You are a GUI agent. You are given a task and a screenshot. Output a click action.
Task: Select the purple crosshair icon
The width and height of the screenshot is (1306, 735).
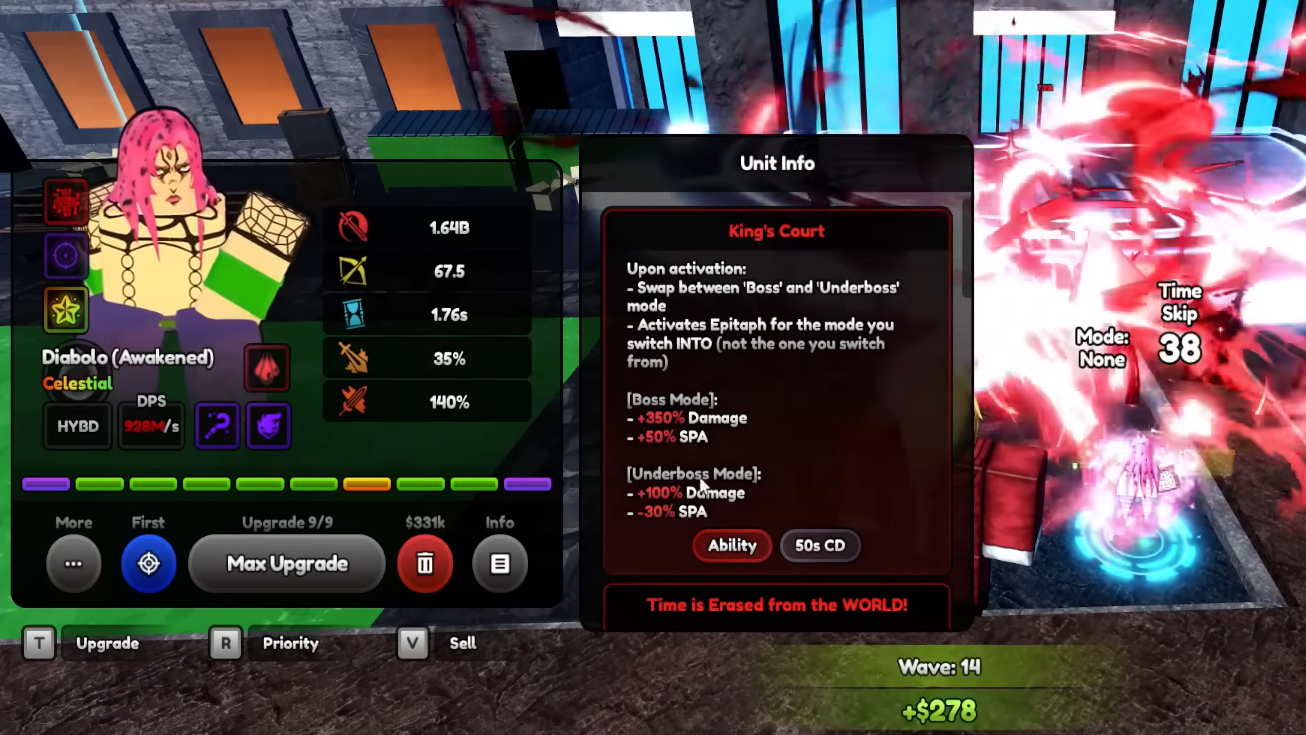click(x=66, y=256)
